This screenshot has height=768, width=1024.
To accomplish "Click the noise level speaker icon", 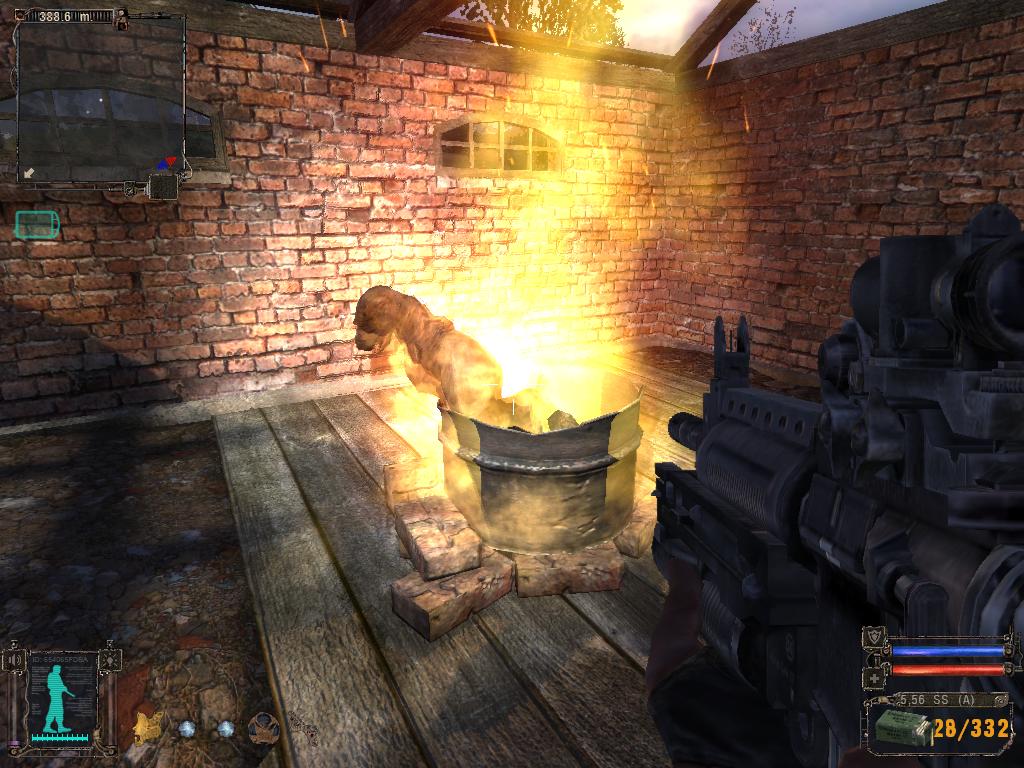I will pos(15,660).
